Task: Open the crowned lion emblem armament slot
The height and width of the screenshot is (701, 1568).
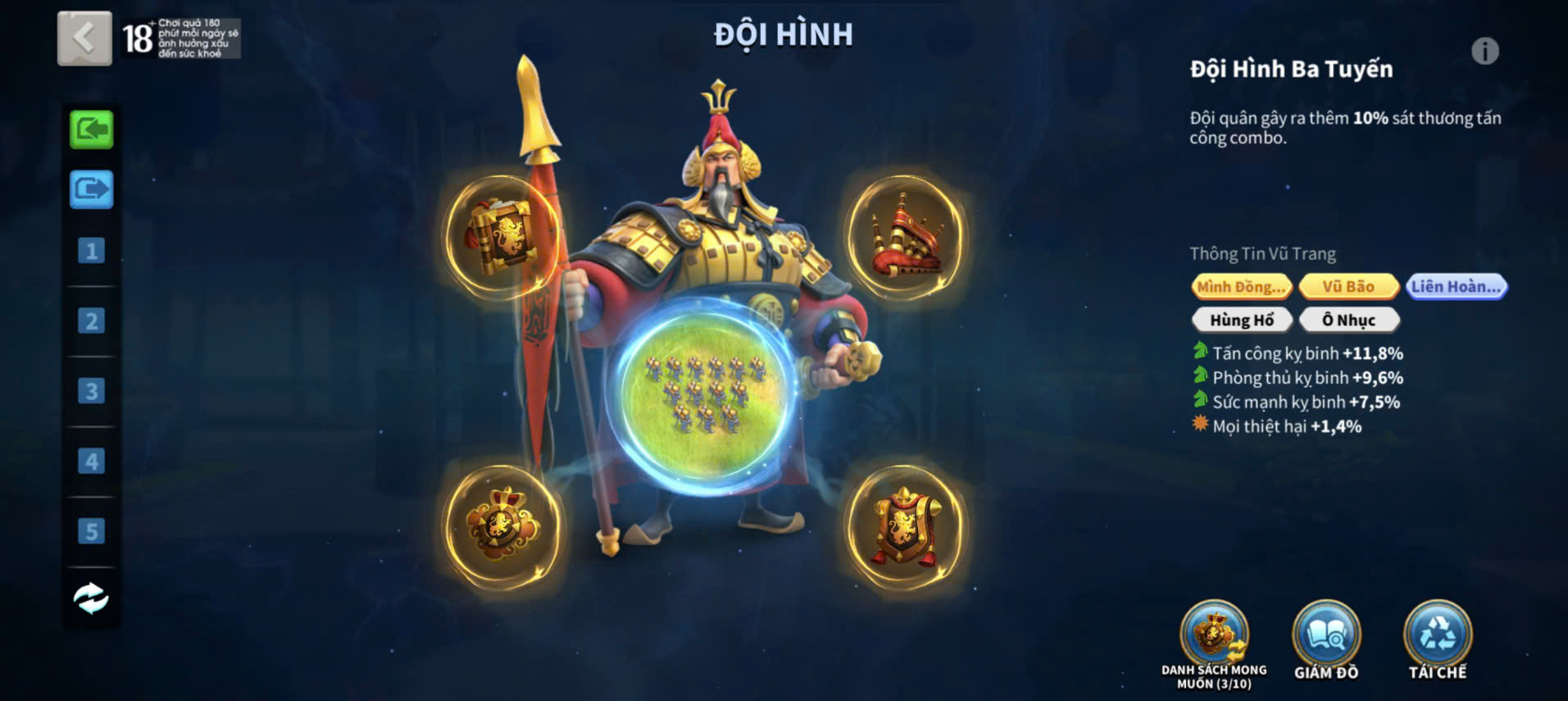Action: [502, 525]
